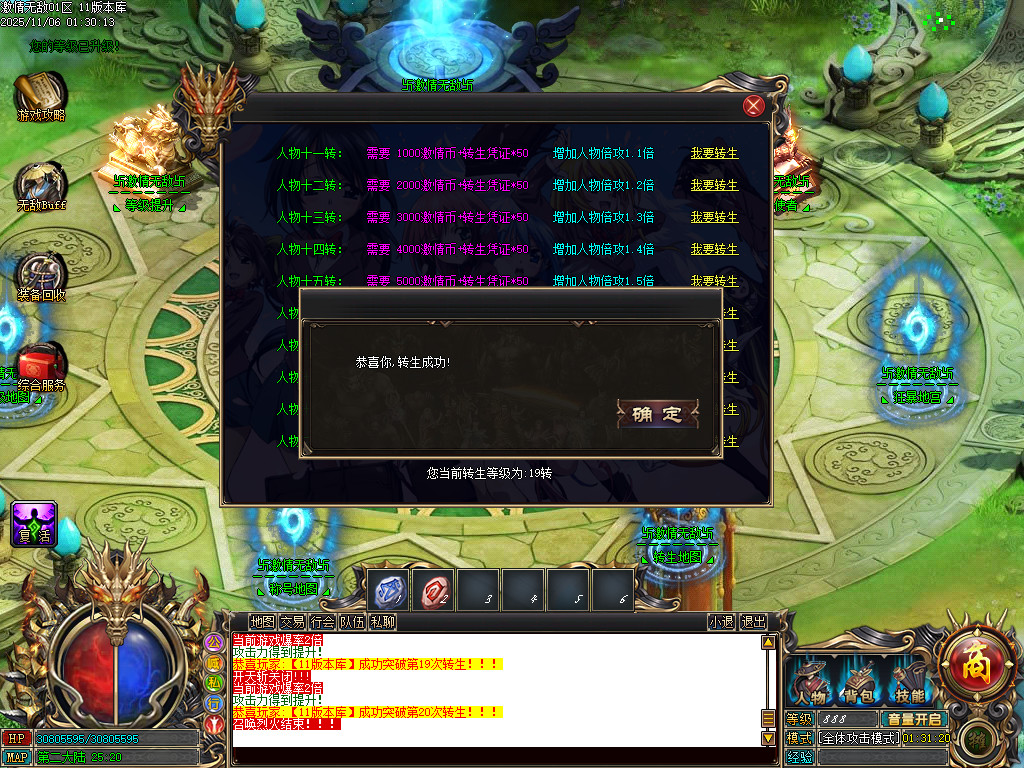
Task: Activate the 无敌Buff icon
Action: pyautogui.click(x=40, y=187)
